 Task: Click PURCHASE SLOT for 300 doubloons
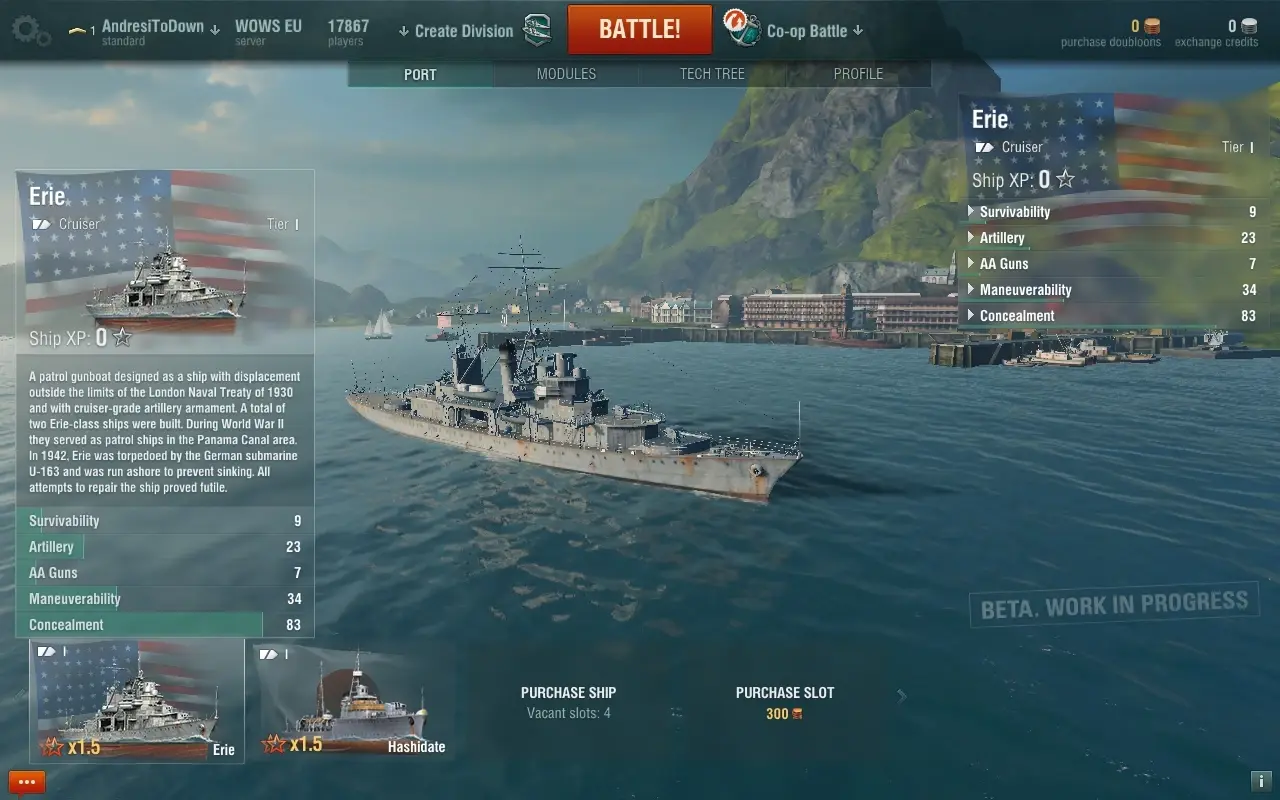pyautogui.click(x=784, y=701)
